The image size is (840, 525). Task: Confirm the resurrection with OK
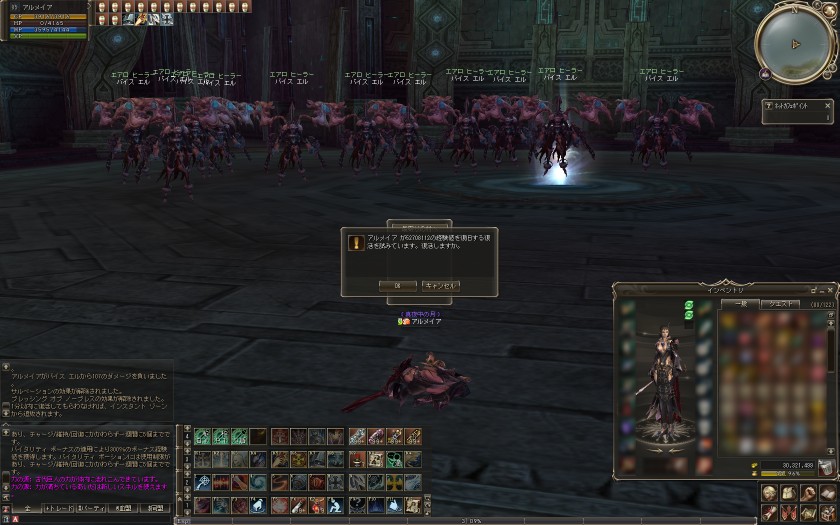tap(397, 285)
